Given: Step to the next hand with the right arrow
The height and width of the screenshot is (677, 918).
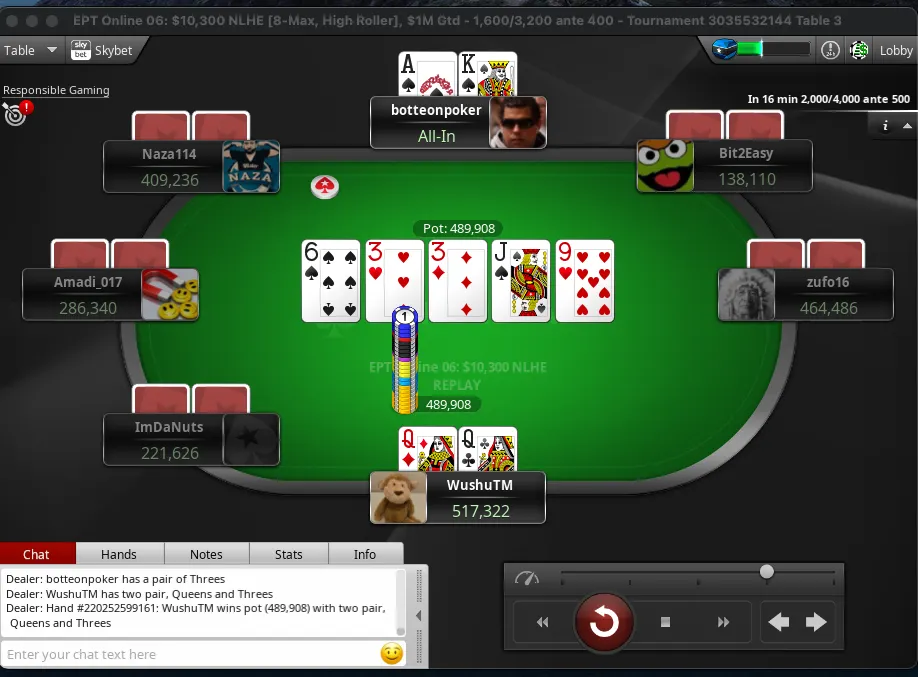Looking at the screenshot, I should tap(816, 622).
